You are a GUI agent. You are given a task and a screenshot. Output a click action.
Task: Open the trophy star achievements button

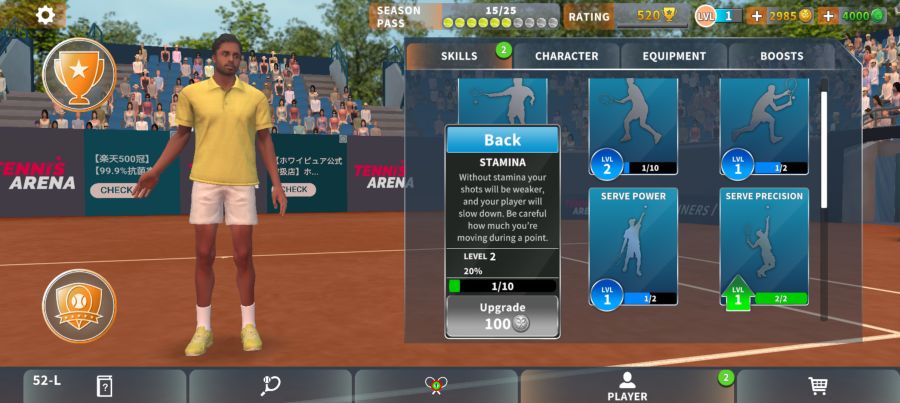tap(79, 73)
